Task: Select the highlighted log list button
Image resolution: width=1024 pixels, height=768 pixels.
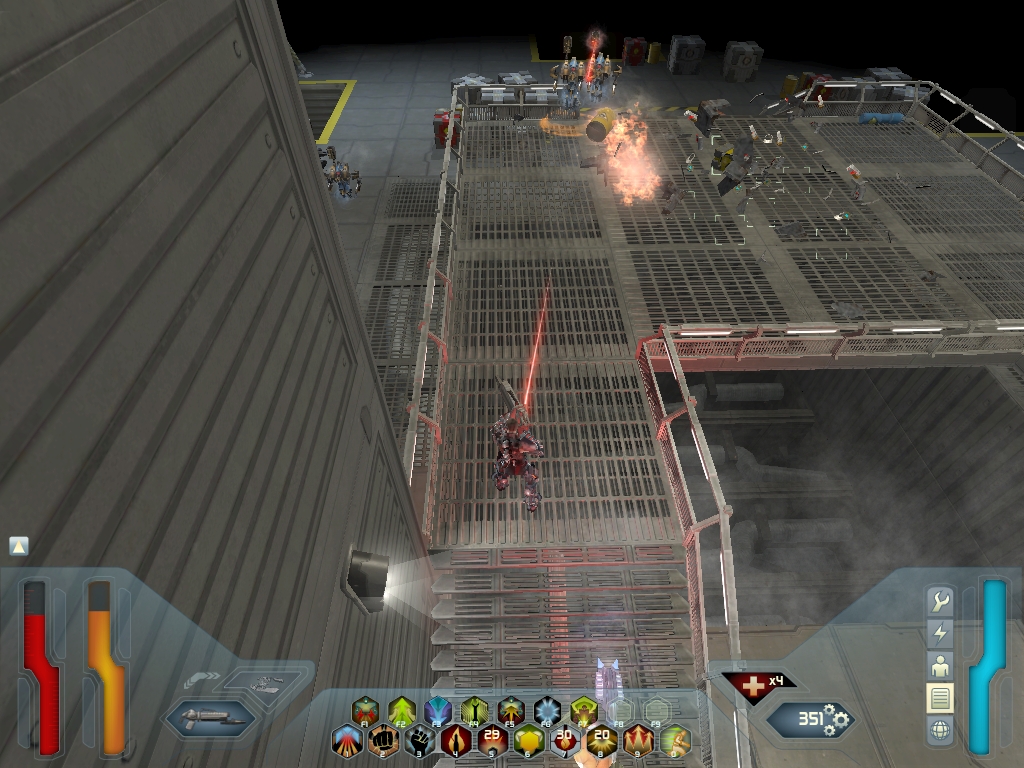Action: (939, 698)
